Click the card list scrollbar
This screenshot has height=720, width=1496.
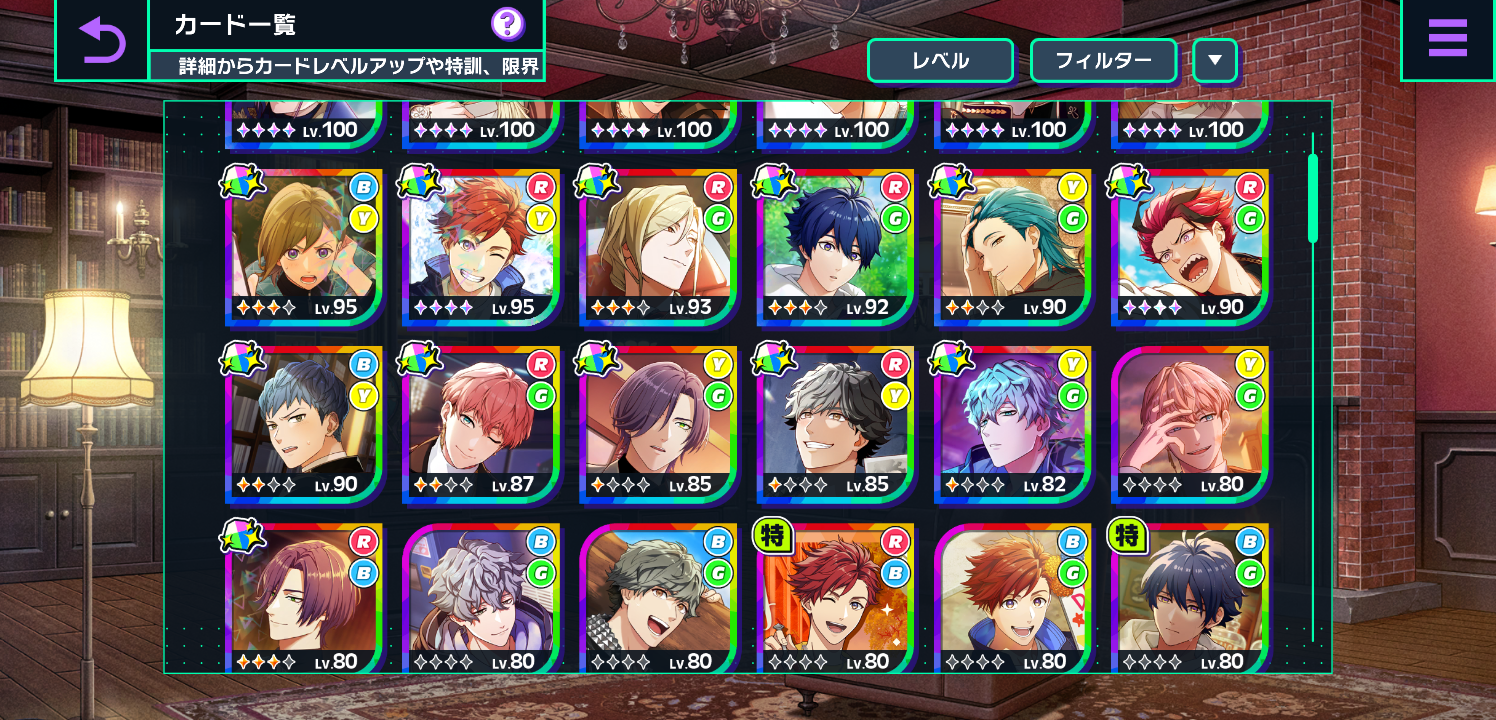click(x=1313, y=200)
